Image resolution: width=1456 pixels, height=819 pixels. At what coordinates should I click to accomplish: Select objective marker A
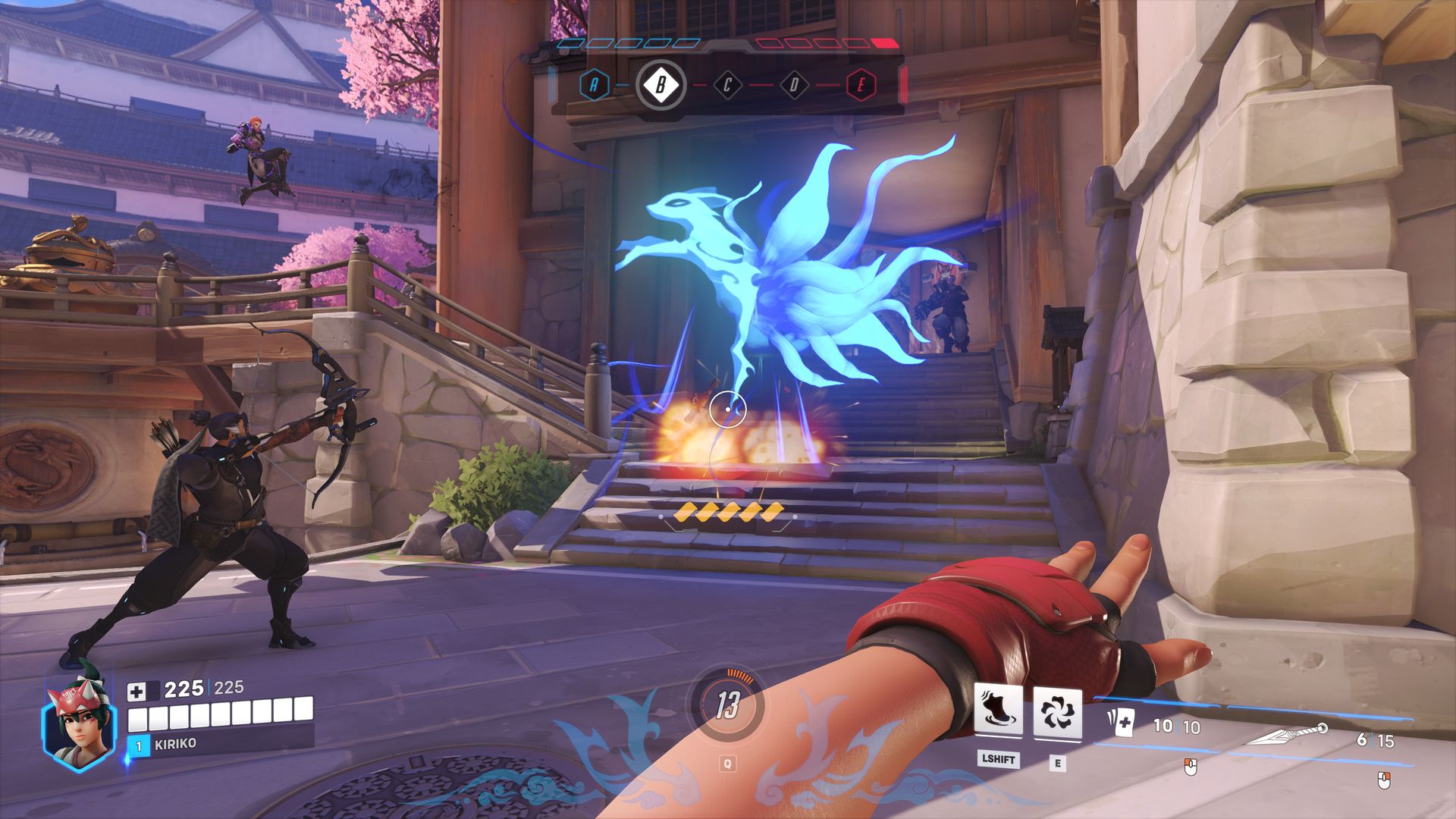coord(594,85)
